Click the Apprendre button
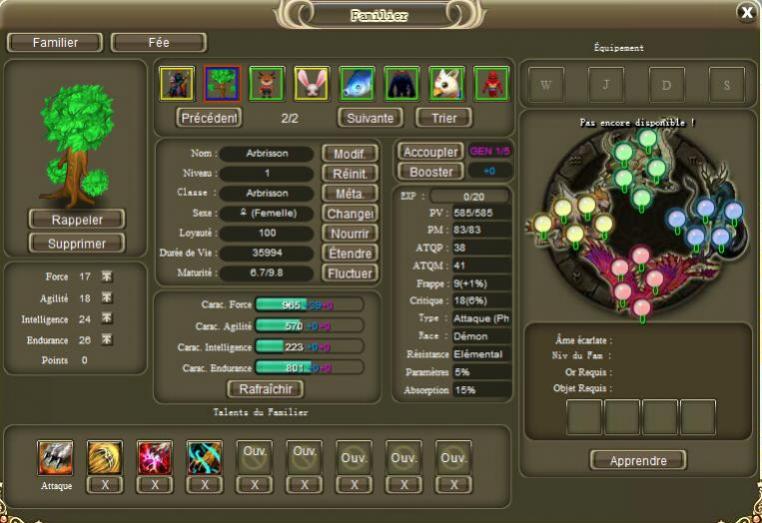This screenshot has height=523, width=762. (x=638, y=460)
